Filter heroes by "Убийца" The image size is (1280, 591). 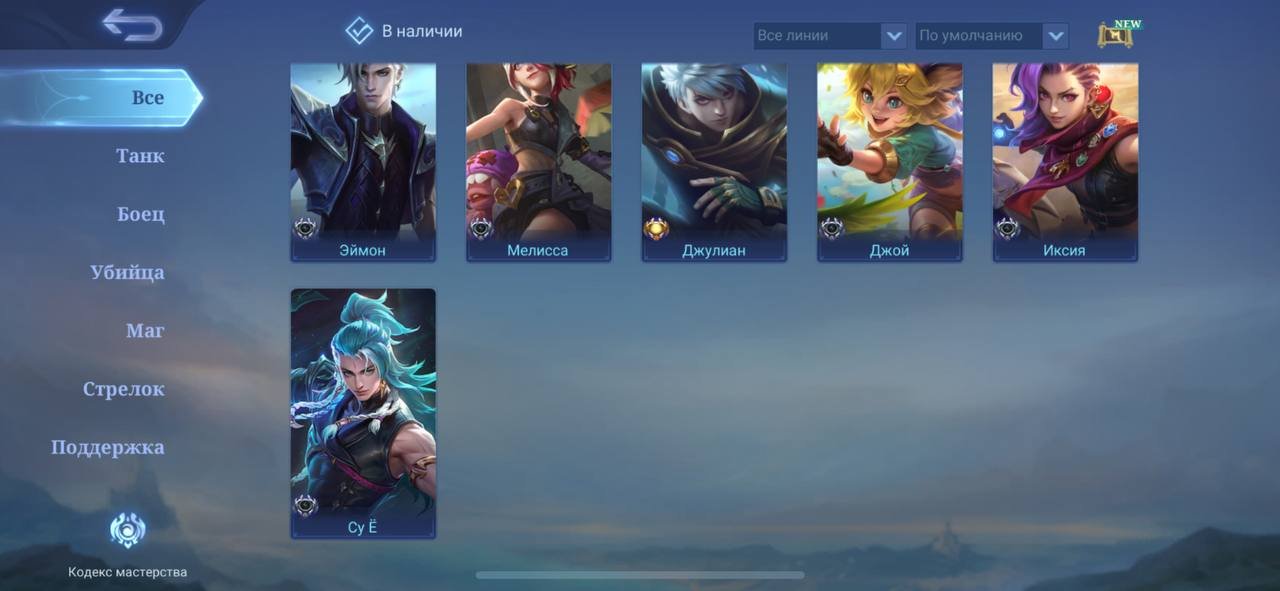127,272
